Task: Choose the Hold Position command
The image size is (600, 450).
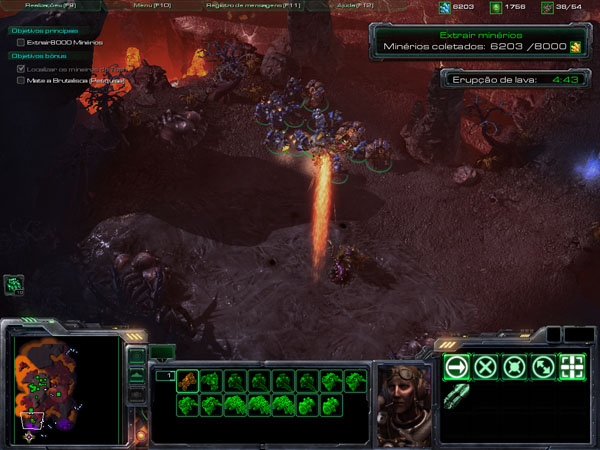Action: [x=515, y=367]
